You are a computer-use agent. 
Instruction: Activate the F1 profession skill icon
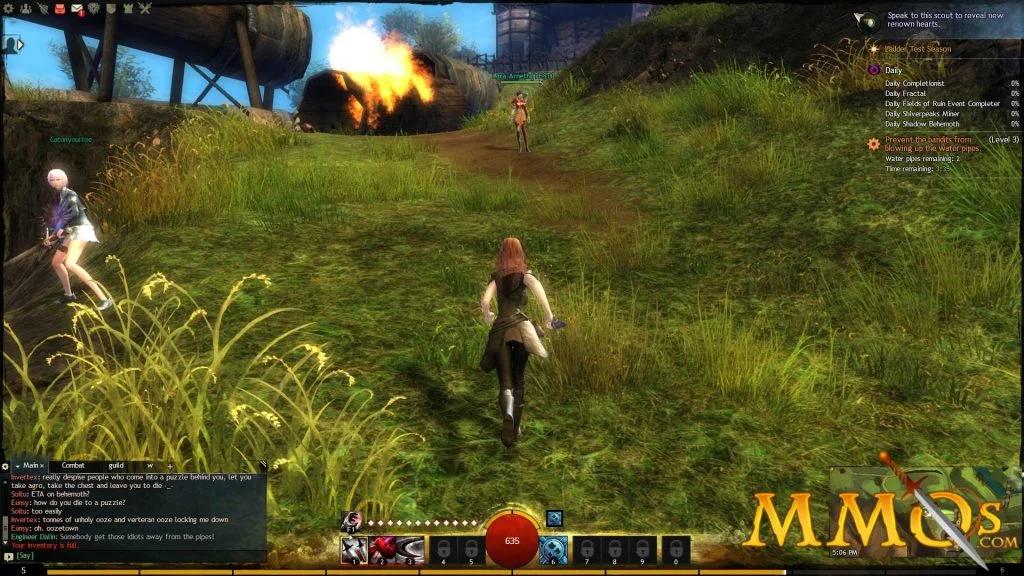350,520
